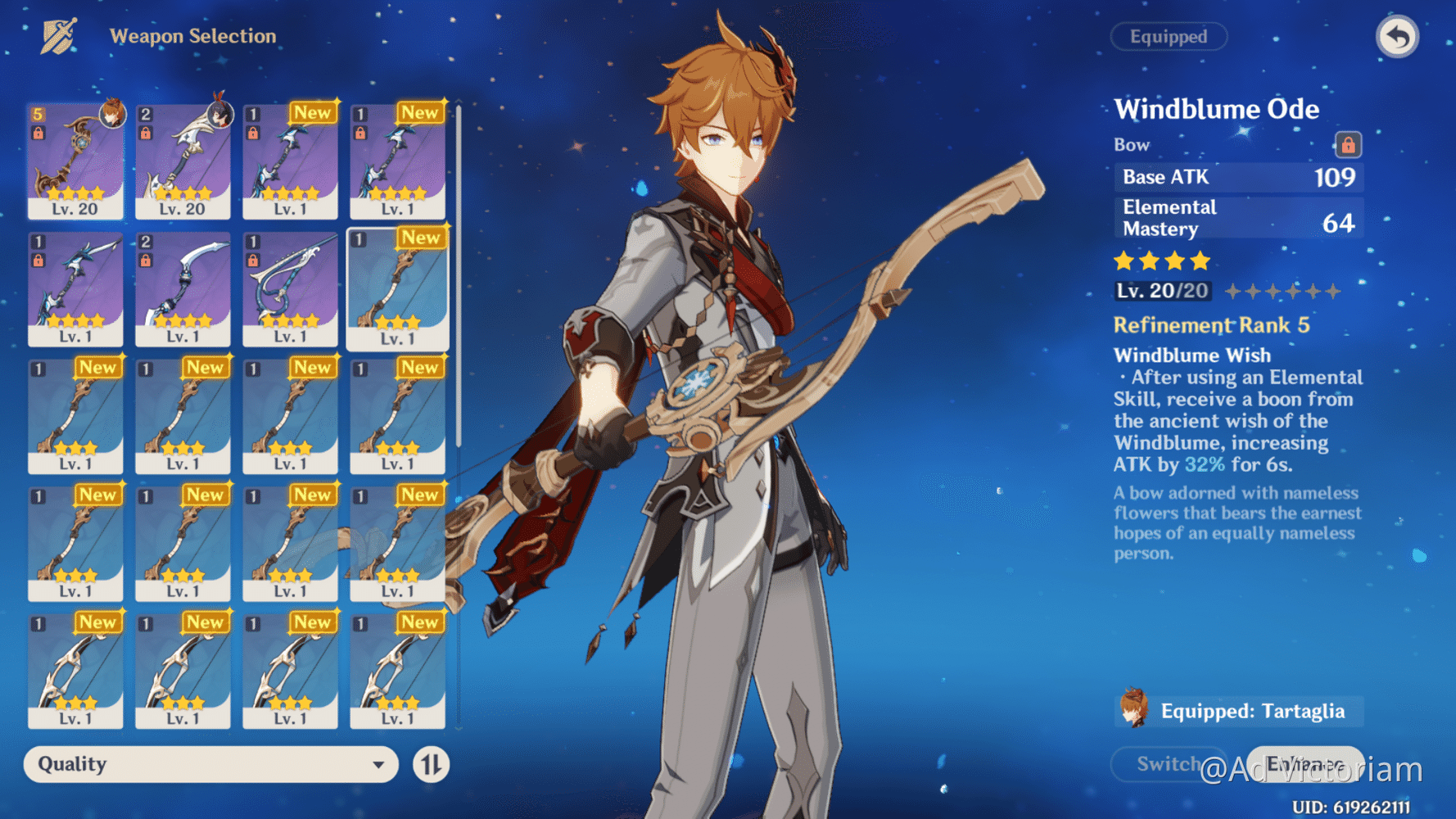Toggle the Equipped filter at the top
This screenshot has height=819, width=1456.
pyautogui.click(x=1169, y=36)
